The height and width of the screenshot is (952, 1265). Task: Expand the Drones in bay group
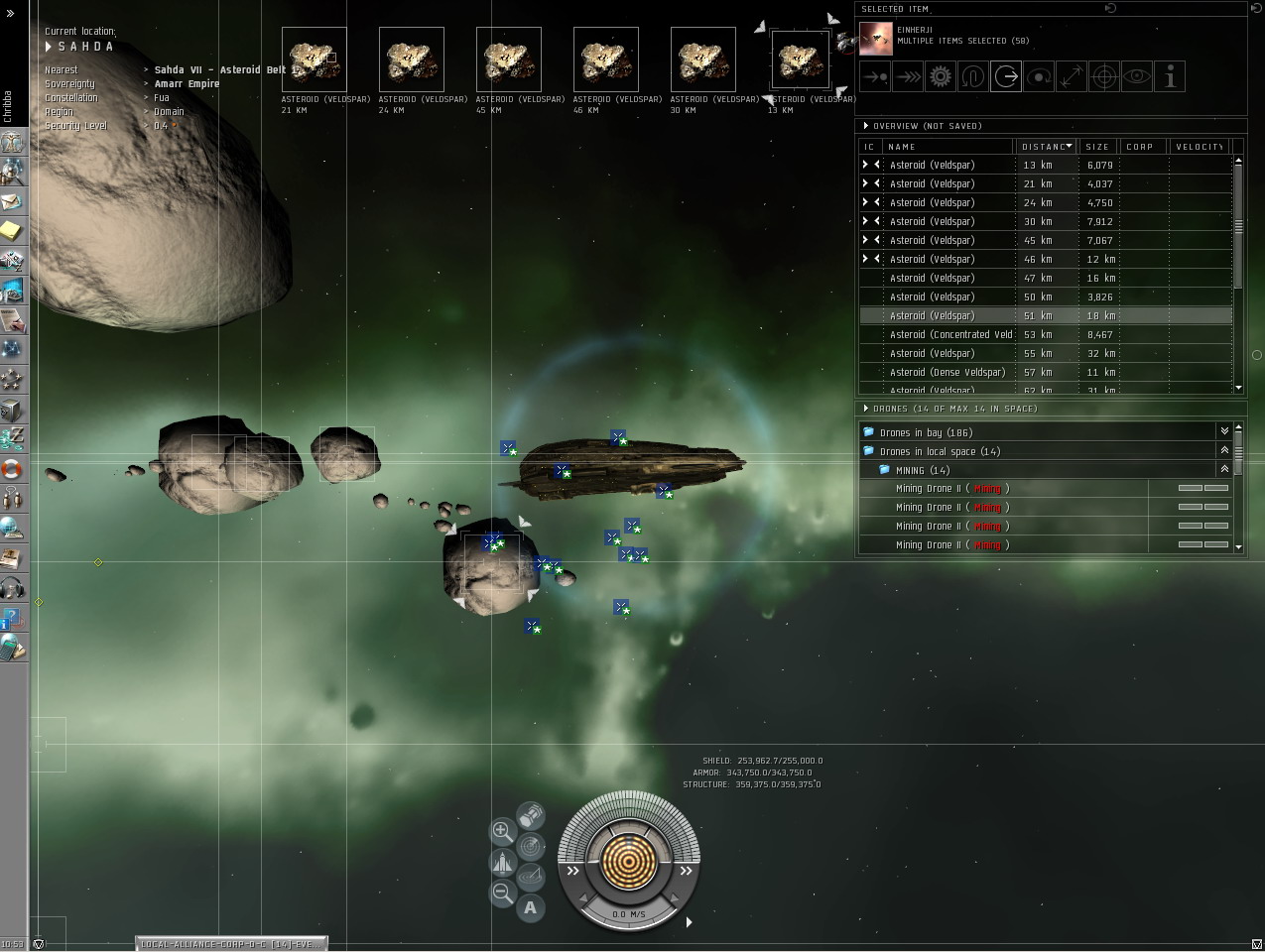[1224, 432]
